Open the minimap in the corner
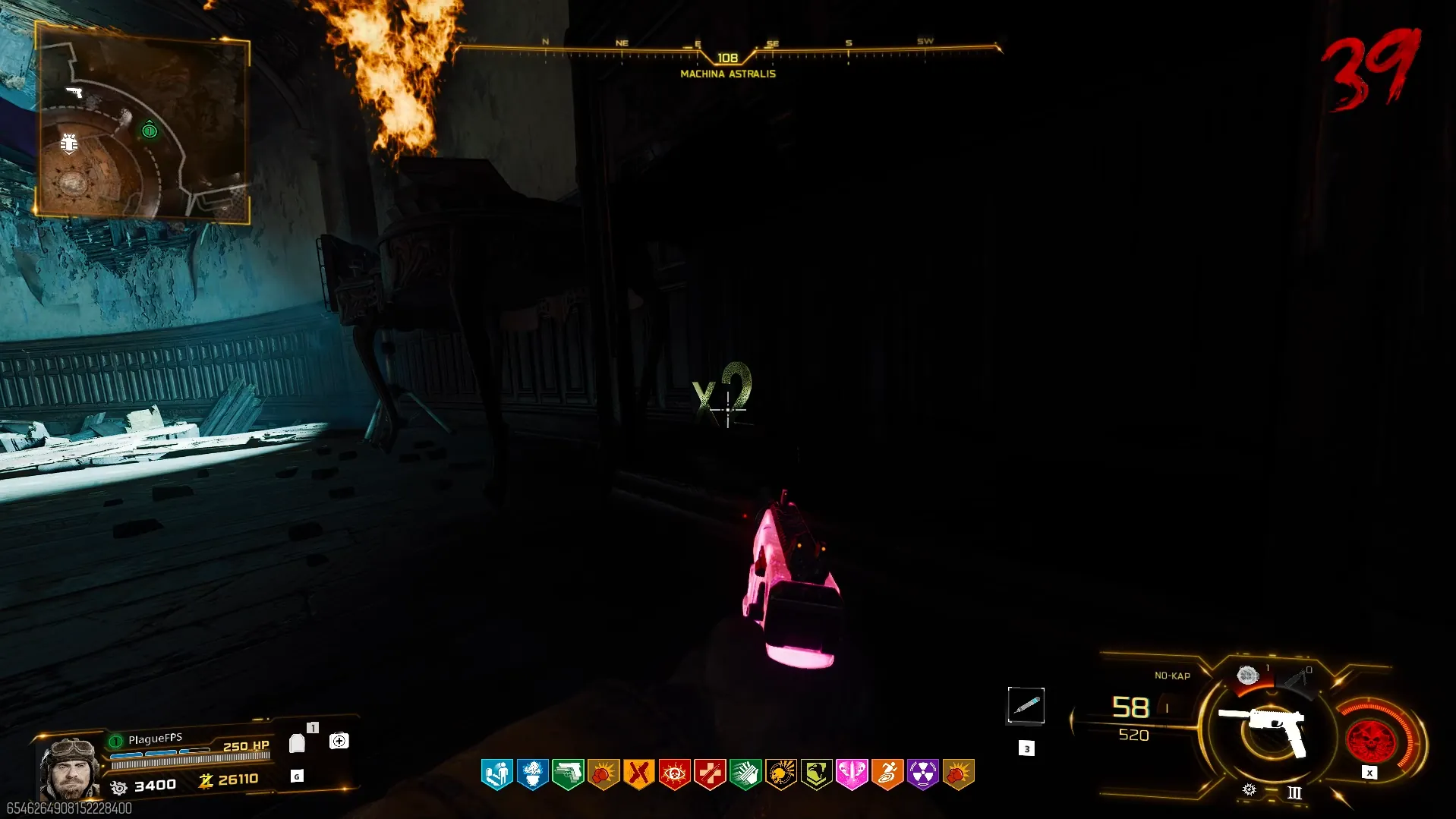The image size is (1456, 819). [142, 121]
